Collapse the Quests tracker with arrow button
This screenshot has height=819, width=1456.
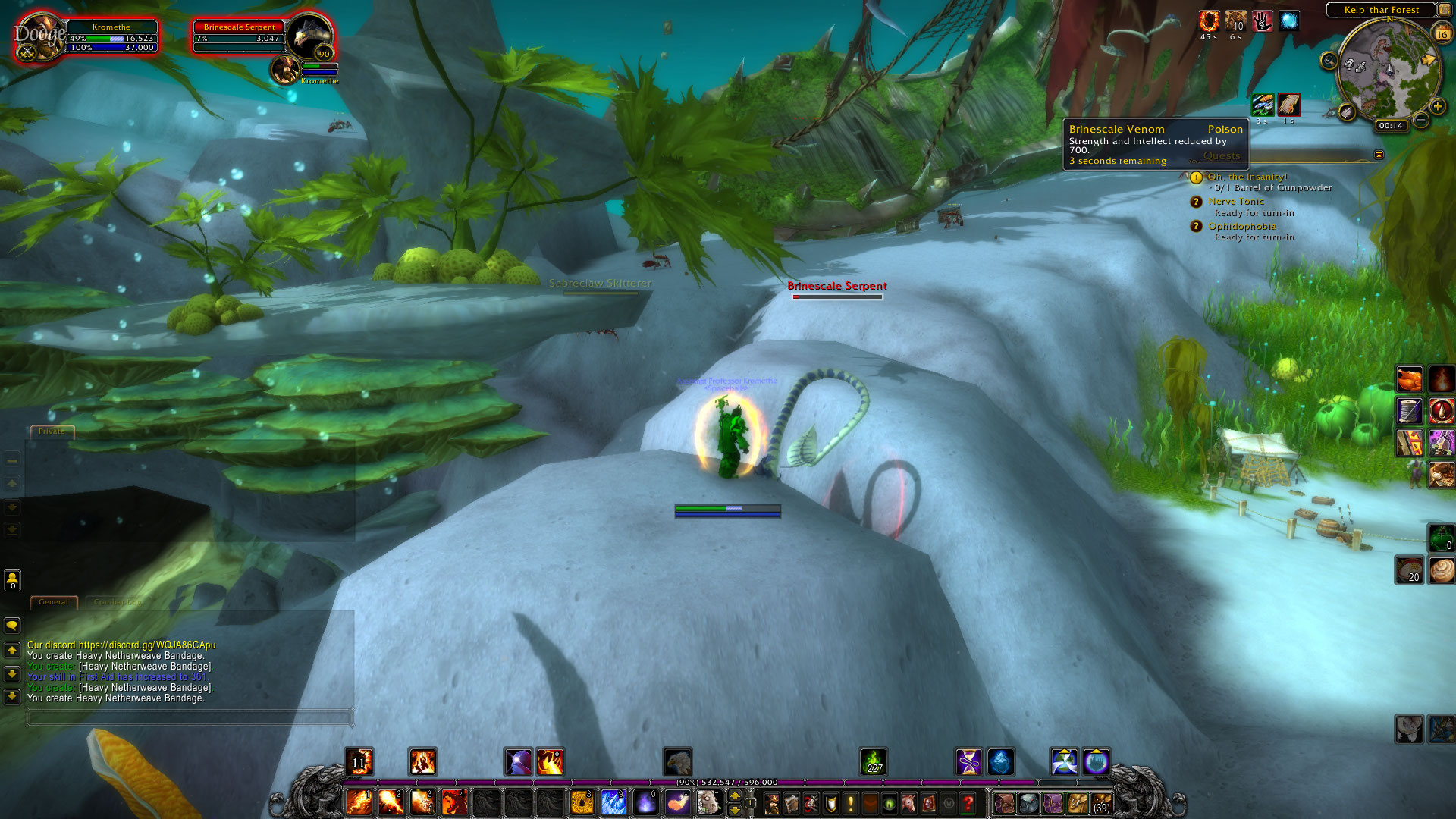[1379, 155]
